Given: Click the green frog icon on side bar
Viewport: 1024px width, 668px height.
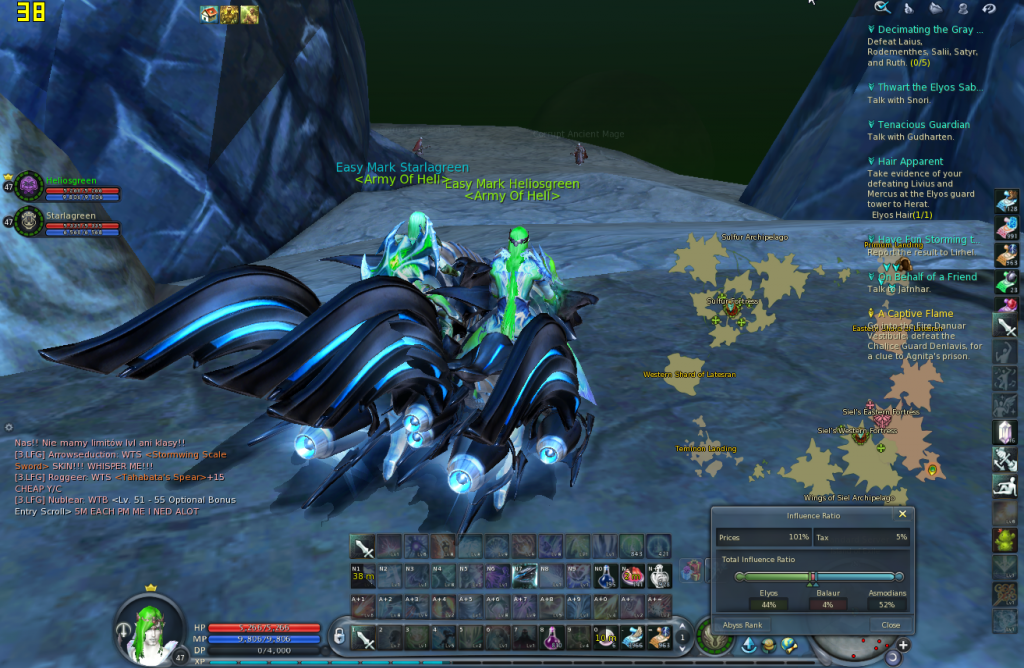Looking at the screenshot, I should (1006, 540).
